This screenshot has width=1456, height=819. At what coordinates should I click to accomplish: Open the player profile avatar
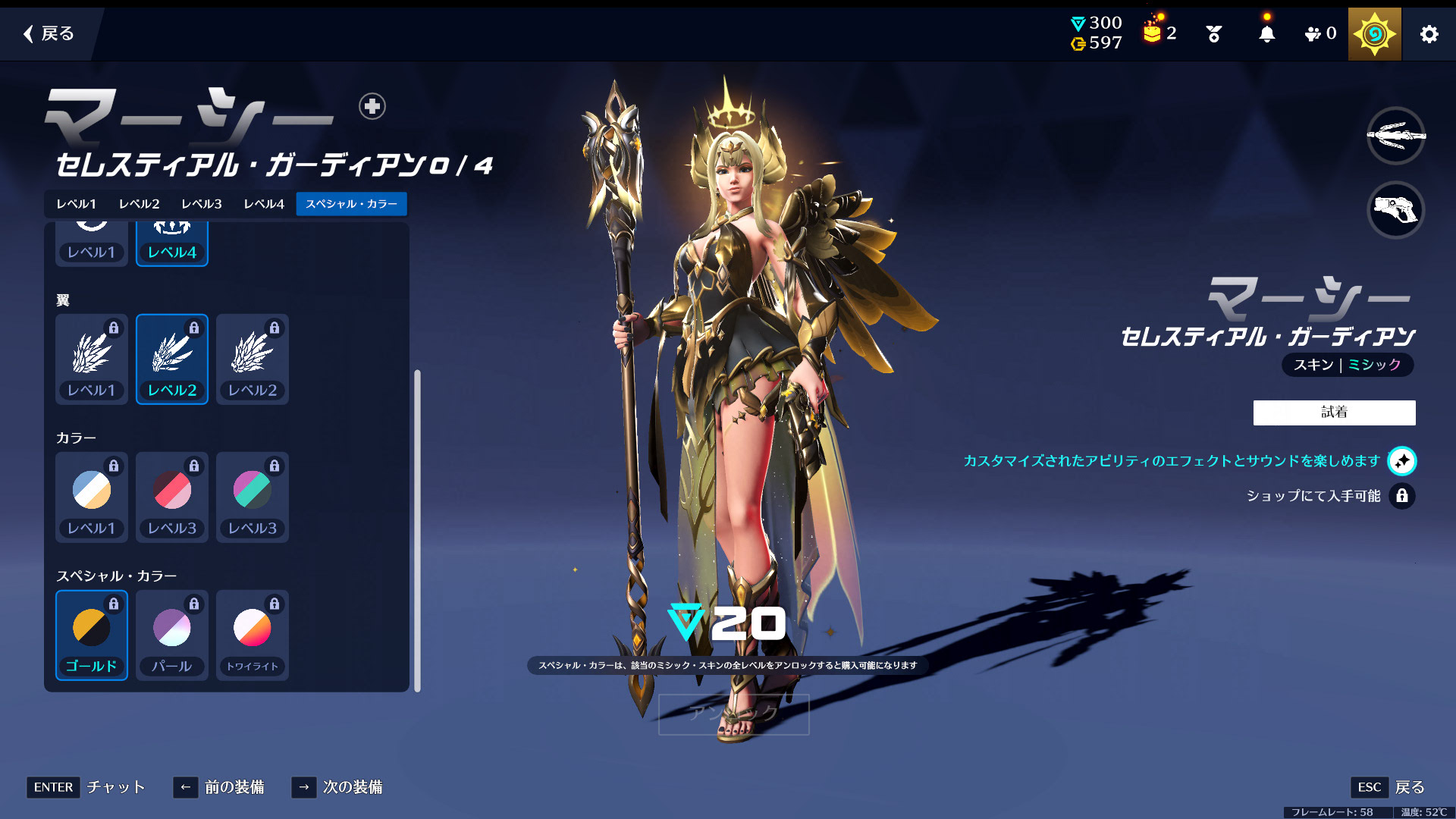1374,34
